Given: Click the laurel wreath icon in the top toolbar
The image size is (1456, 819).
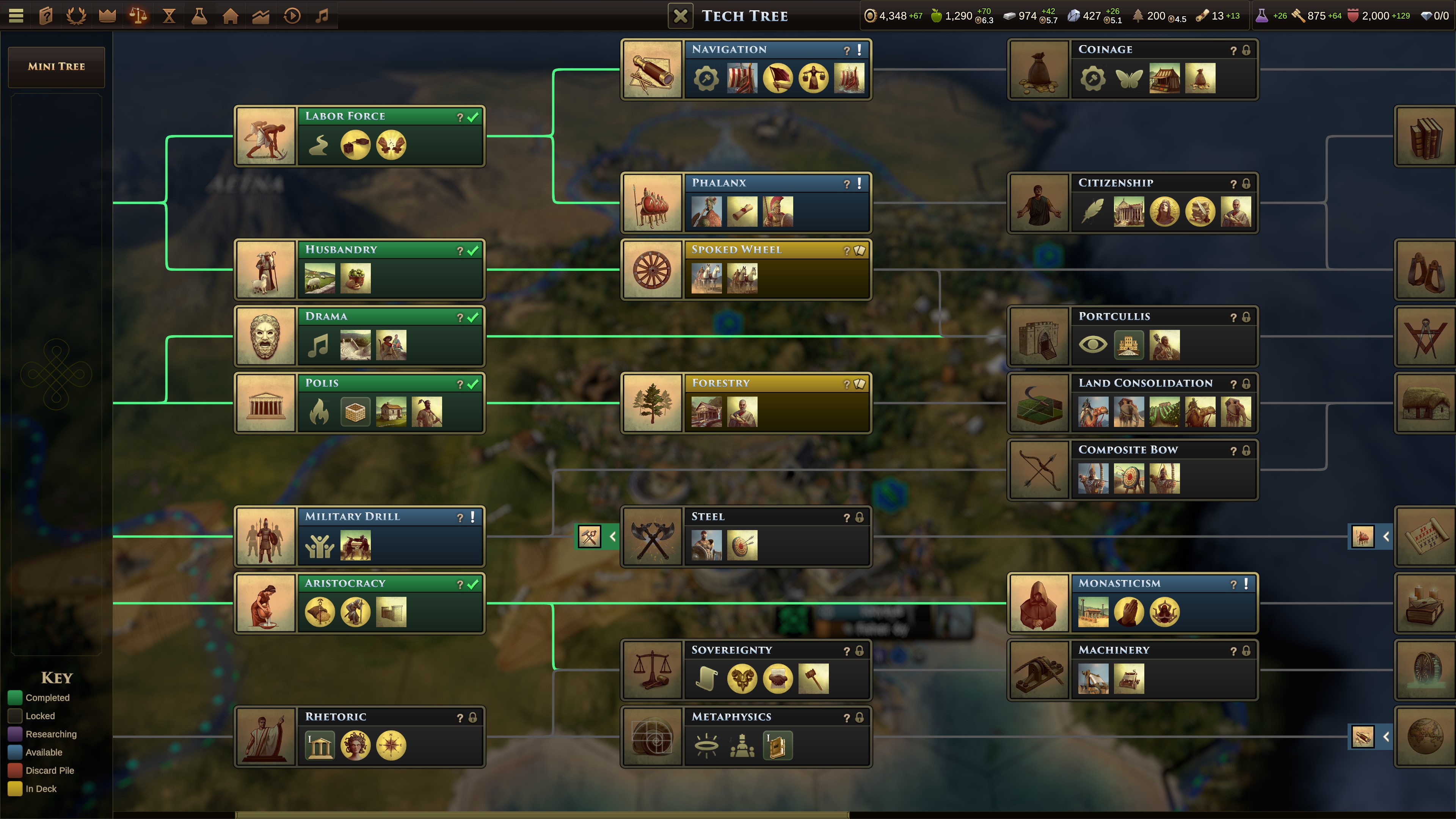Looking at the screenshot, I should point(76,15).
